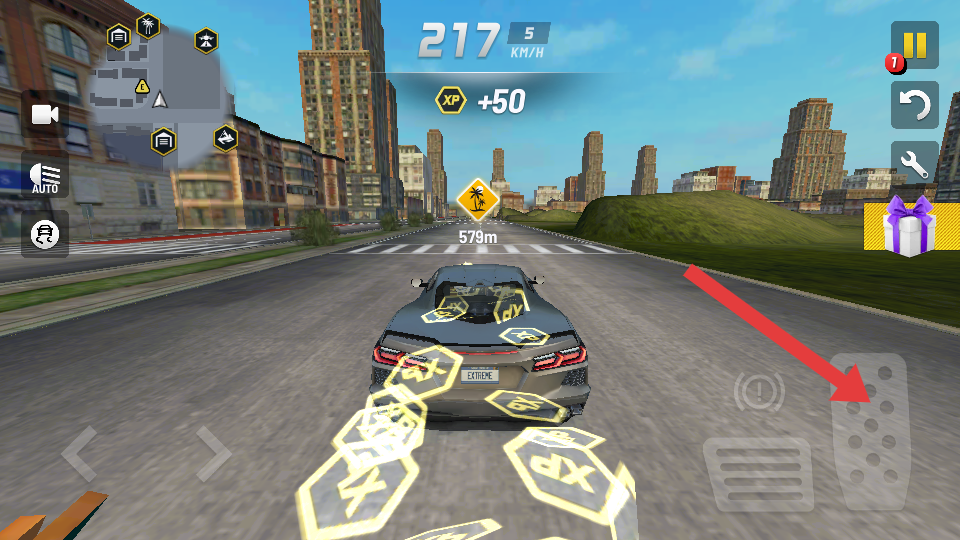The width and height of the screenshot is (960, 540).
Task: Toggle the traction control skidding car icon
Action: (x=45, y=234)
